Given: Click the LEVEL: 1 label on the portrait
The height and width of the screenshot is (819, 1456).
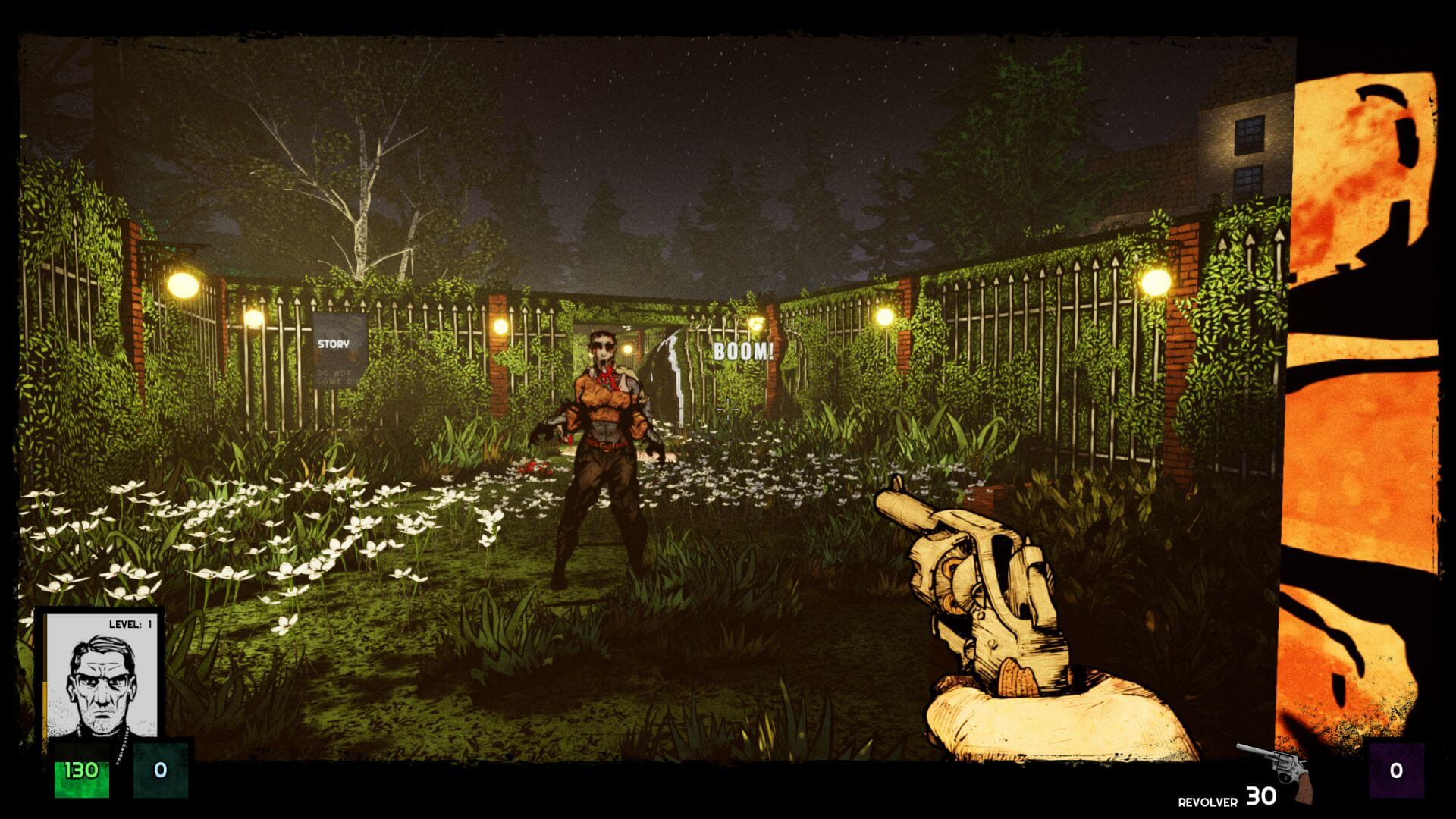Looking at the screenshot, I should coord(130,623).
